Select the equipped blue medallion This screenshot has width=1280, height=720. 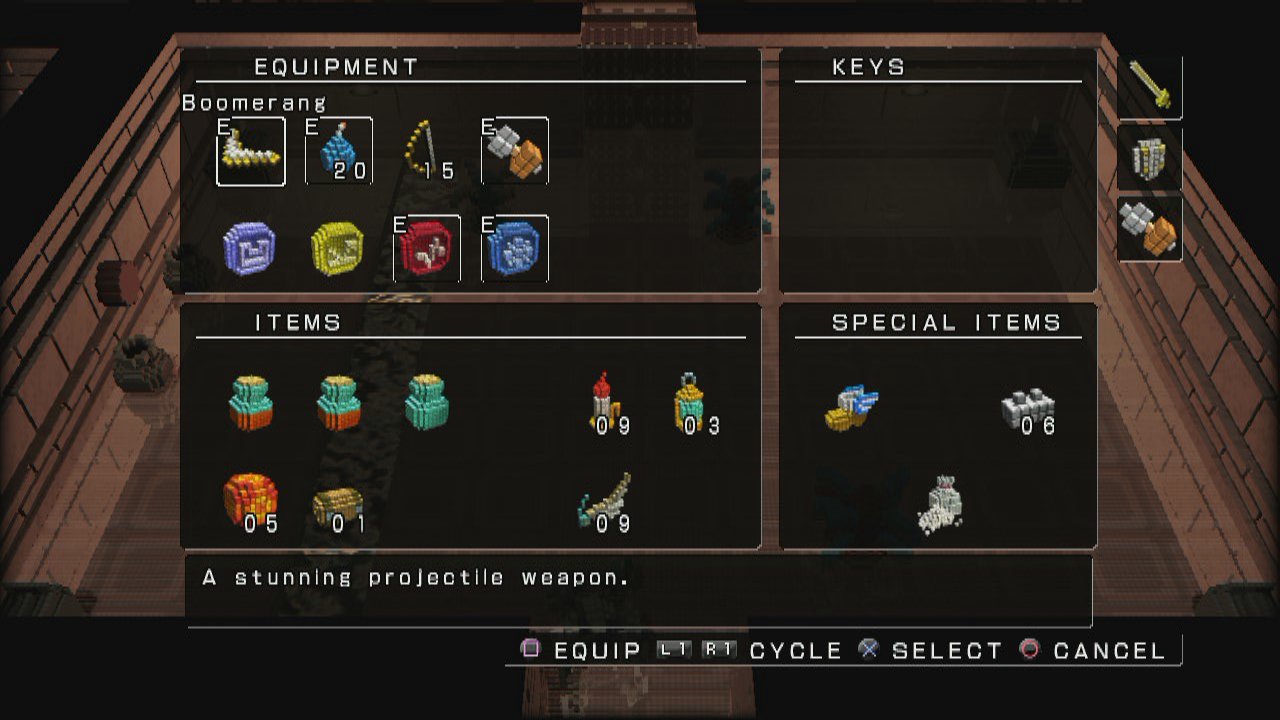coord(514,248)
